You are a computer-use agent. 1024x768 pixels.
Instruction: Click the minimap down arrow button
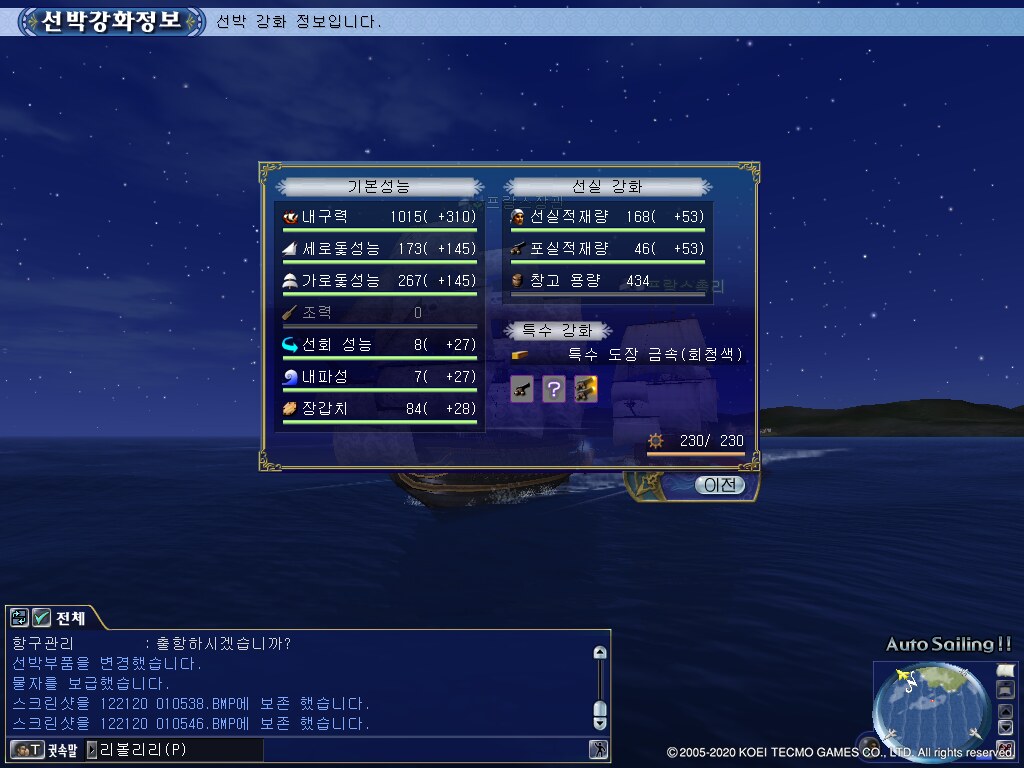coord(1006,727)
